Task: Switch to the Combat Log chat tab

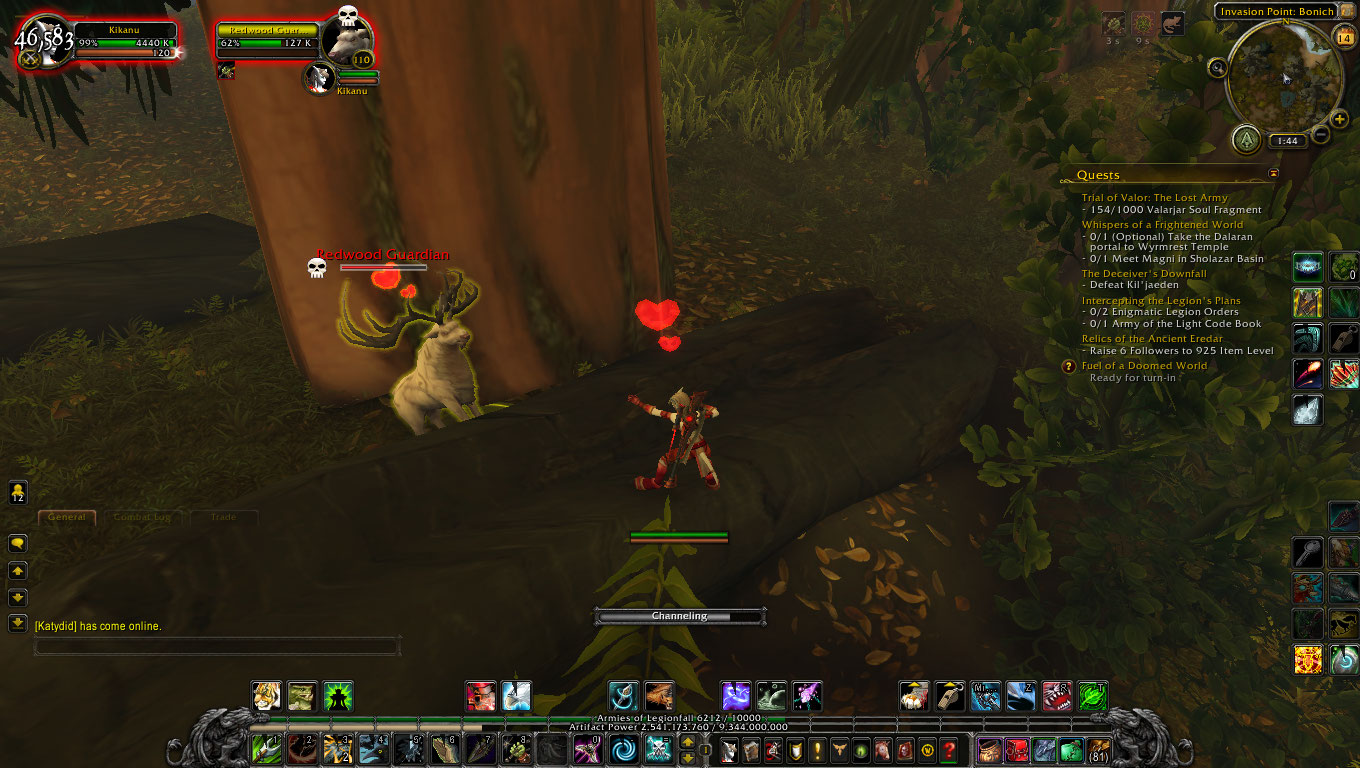Action: (143, 517)
